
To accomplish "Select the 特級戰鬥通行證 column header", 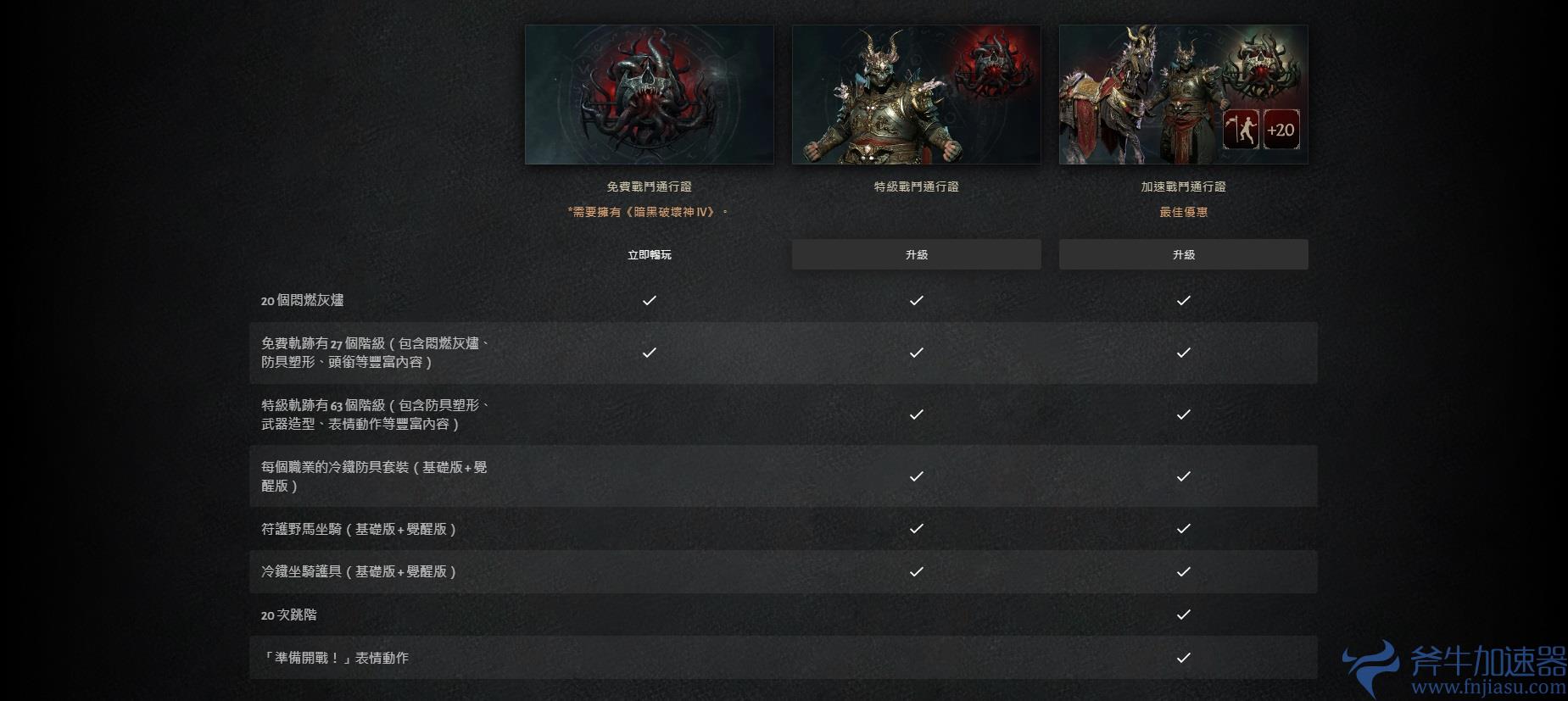I will point(916,186).
